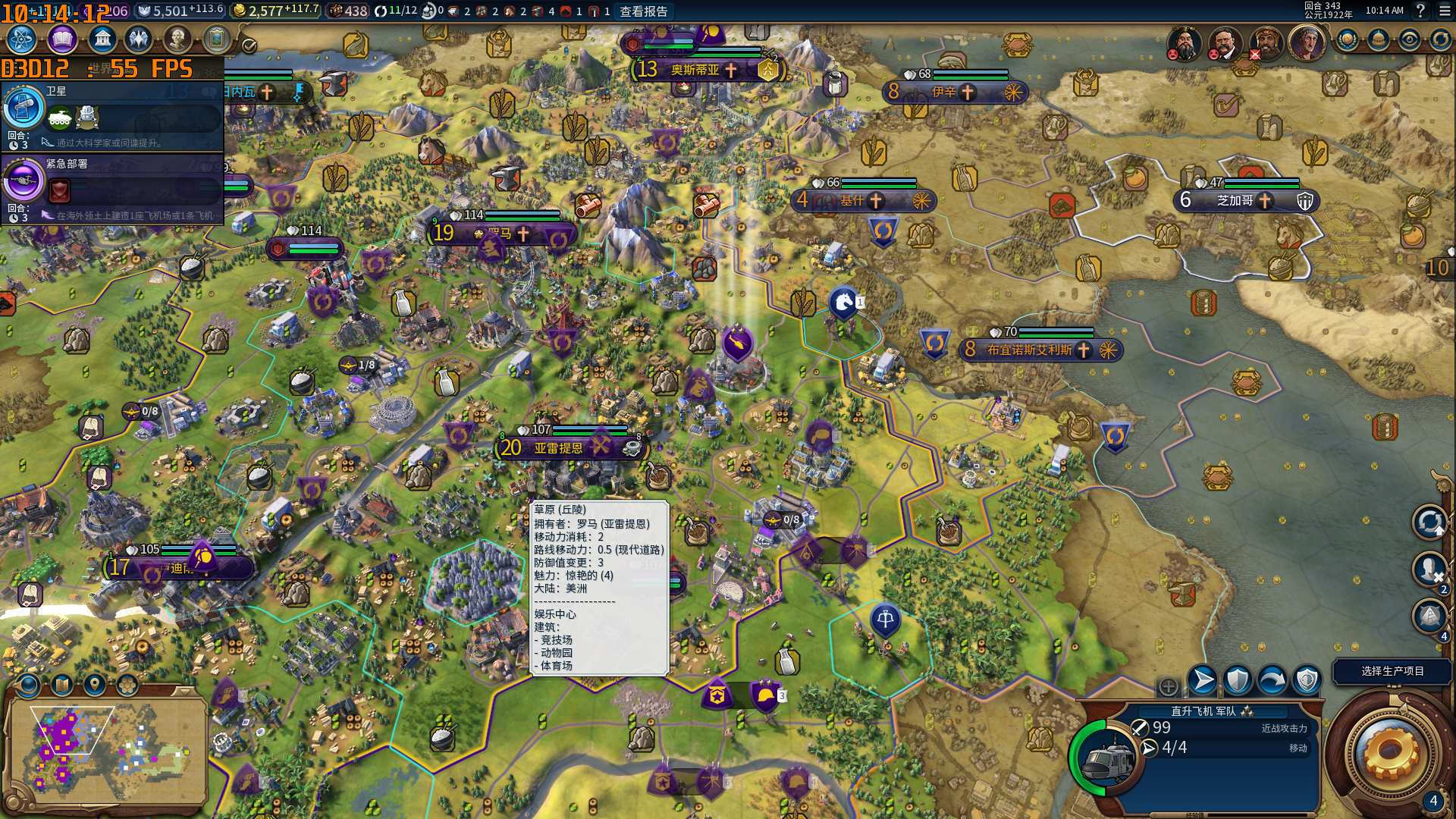This screenshot has width=1456, height=819.
Task: Click the 选择生产项目 notification button
Action: 1392,671
